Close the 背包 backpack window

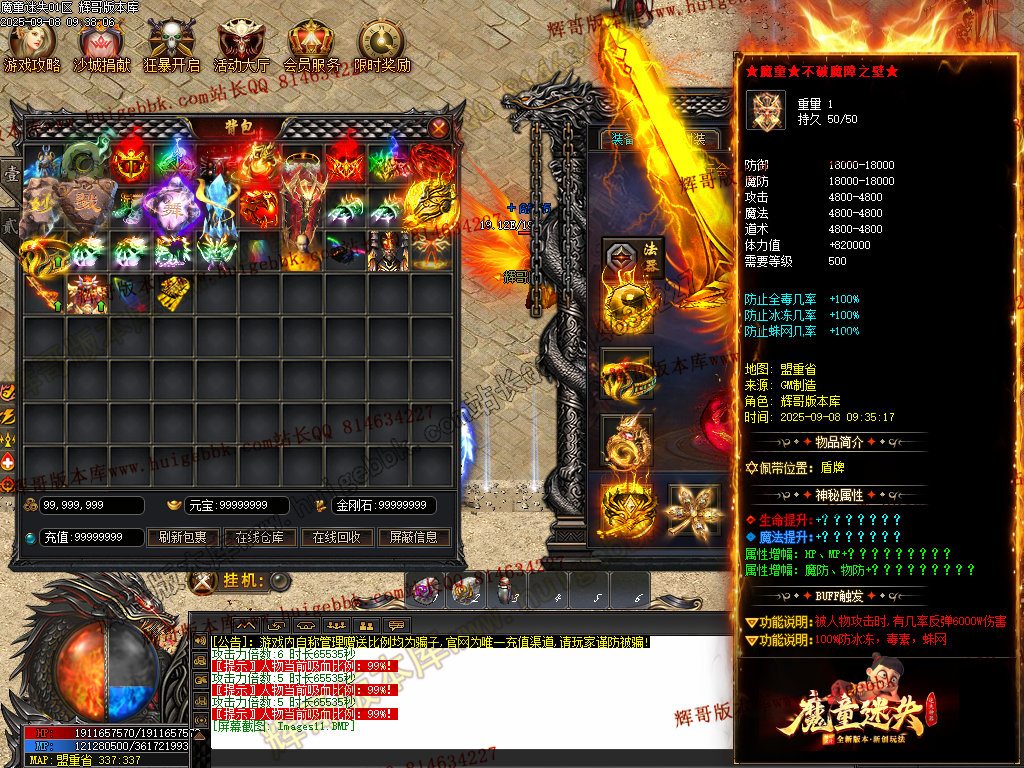click(439, 127)
